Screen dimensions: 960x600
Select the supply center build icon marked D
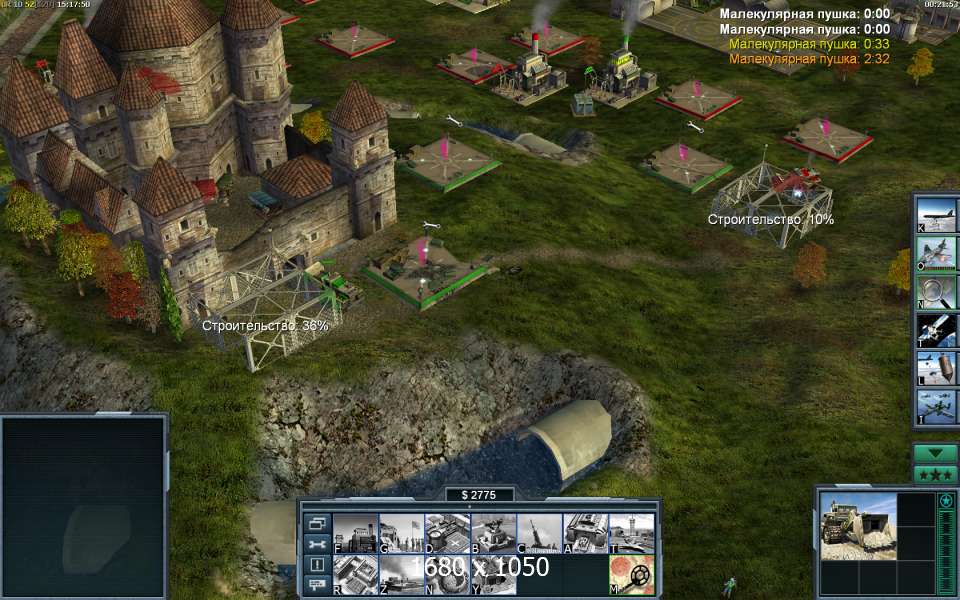coord(447,533)
